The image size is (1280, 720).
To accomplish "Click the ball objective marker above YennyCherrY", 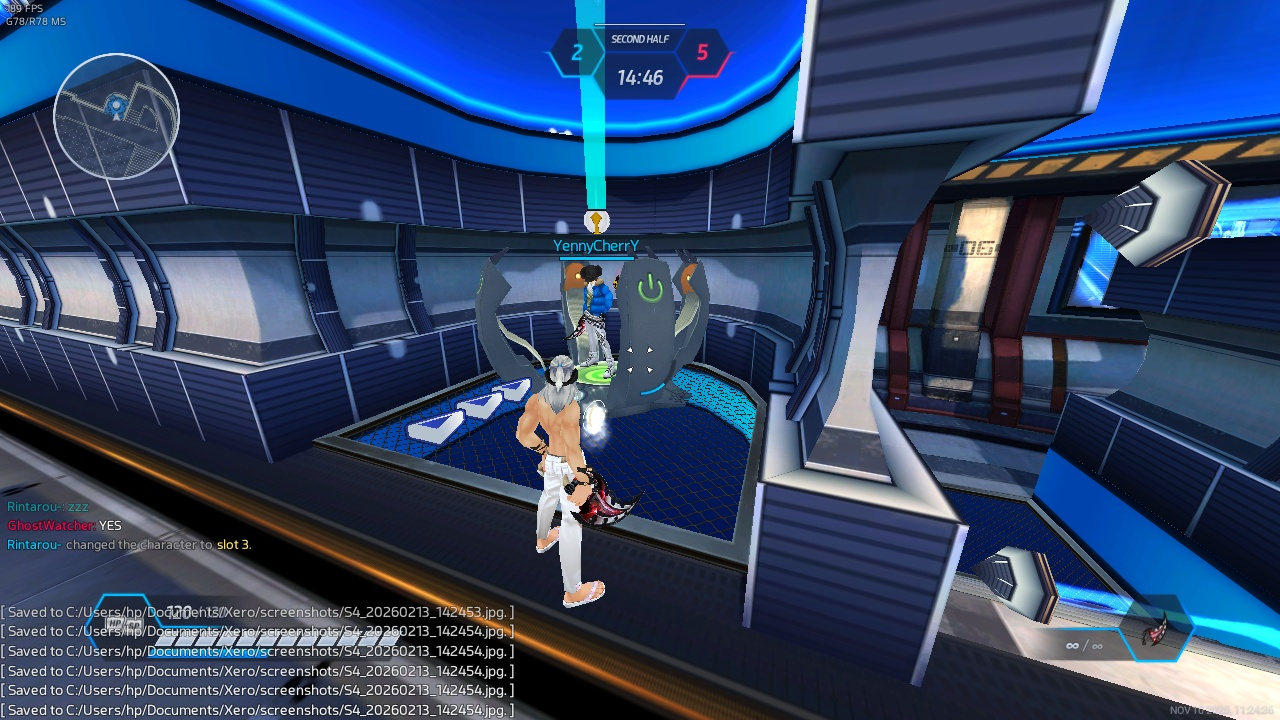I will pos(596,221).
